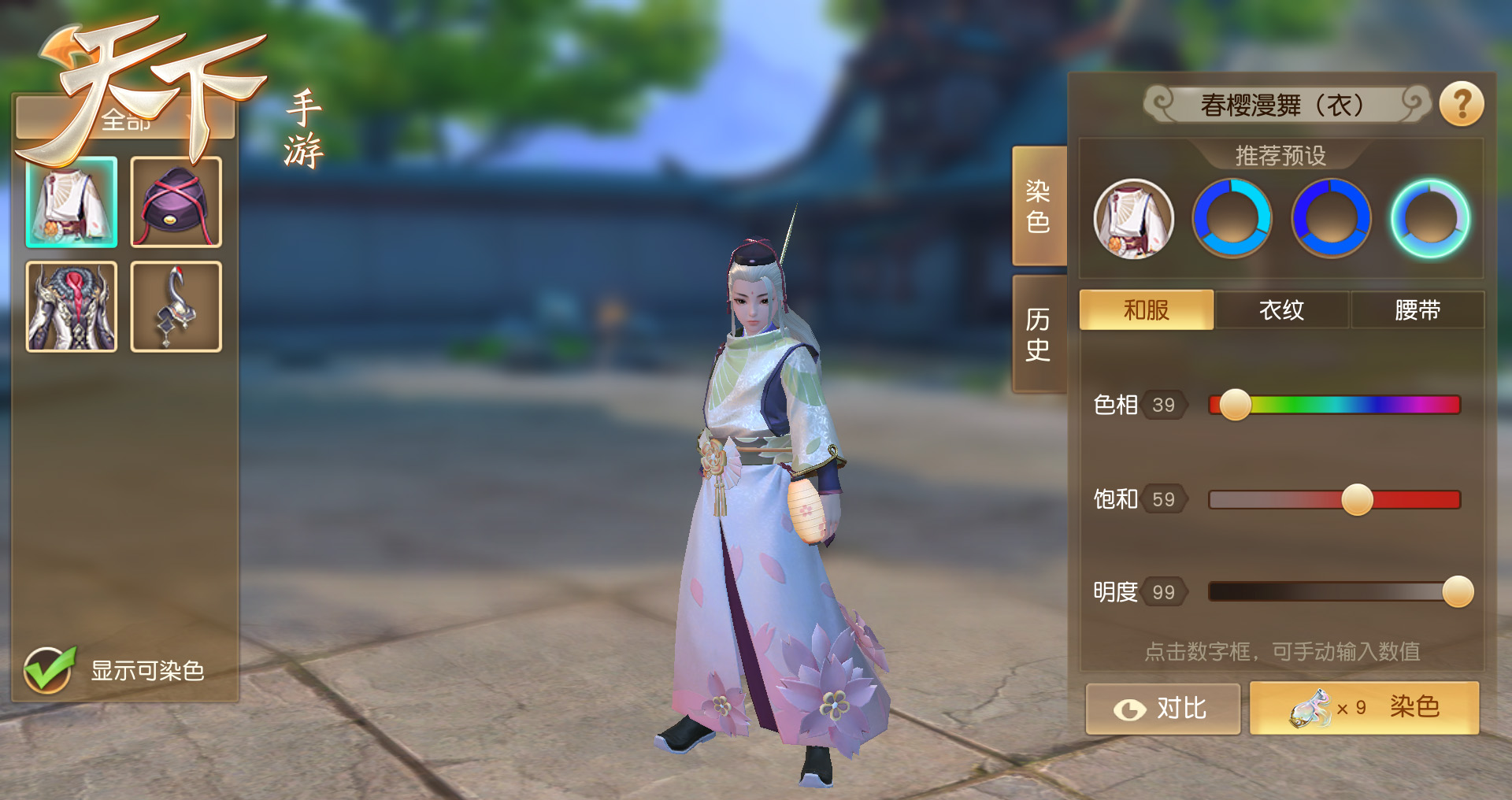Open the 腰带 belt tab
1512x800 pixels.
pyautogui.click(x=1417, y=309)
